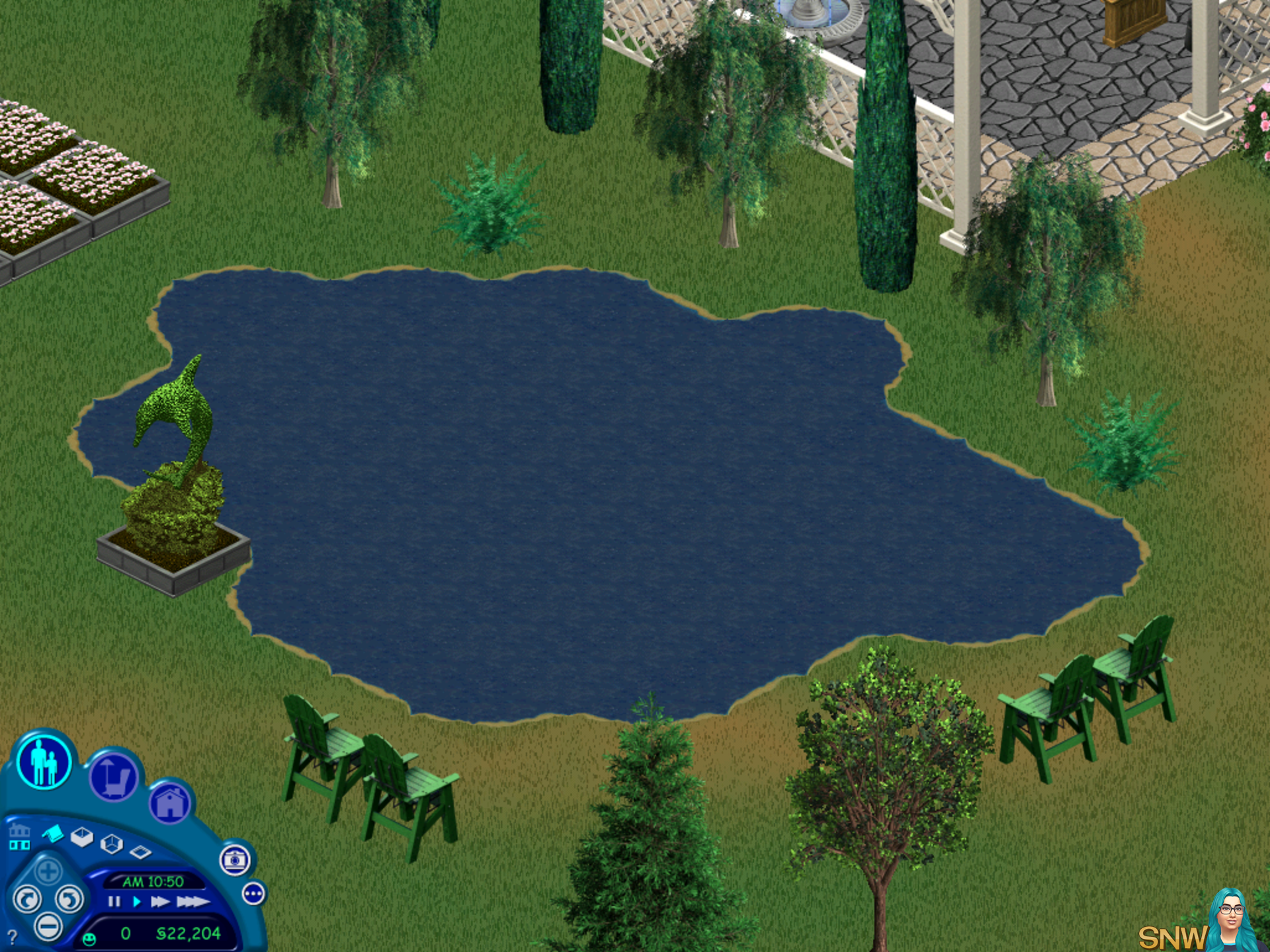Pause the game
1270x952 pixels.
coord(114,902)
